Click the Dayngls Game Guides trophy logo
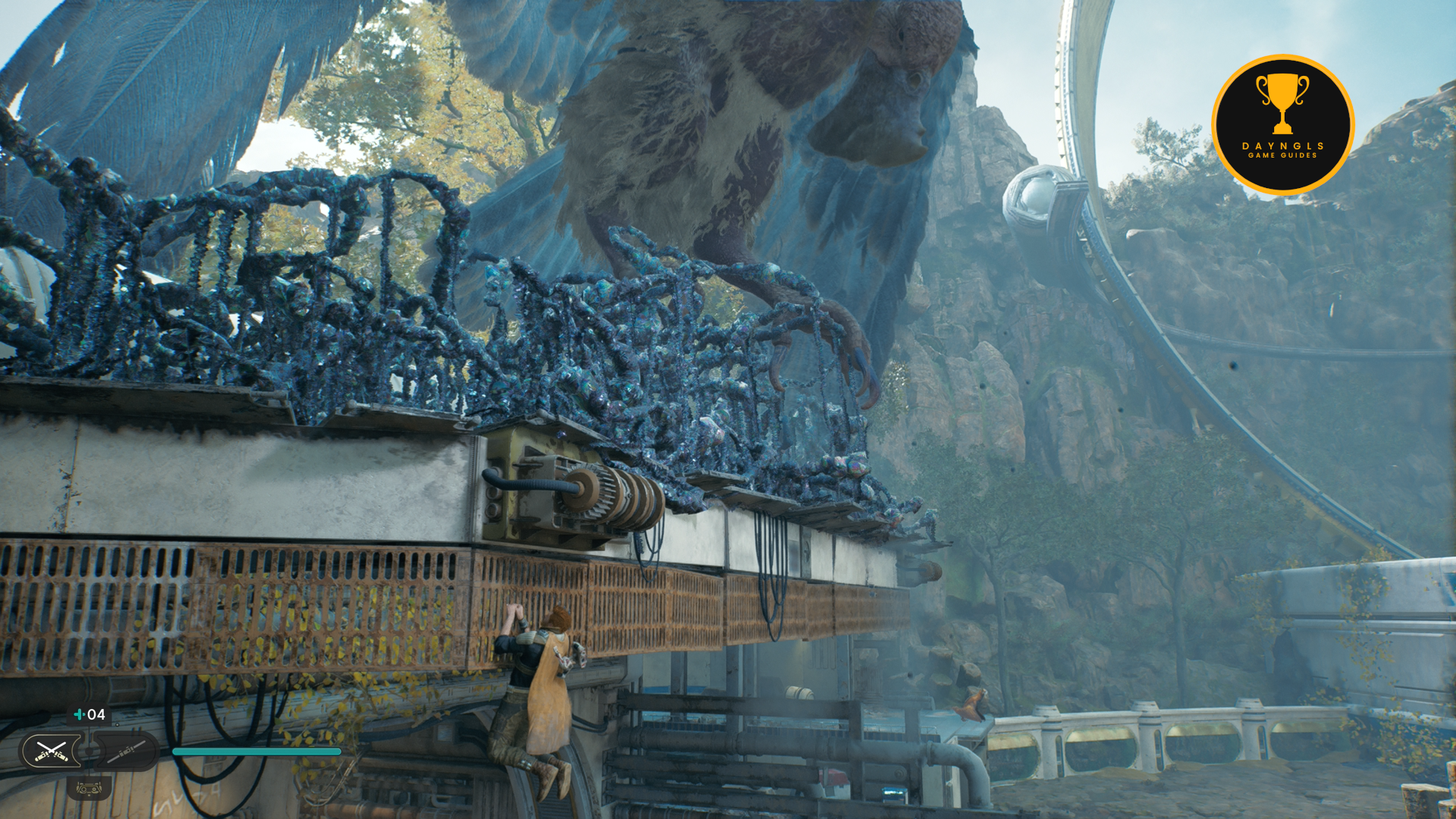1456x819 pixels. click(1282, 124)
